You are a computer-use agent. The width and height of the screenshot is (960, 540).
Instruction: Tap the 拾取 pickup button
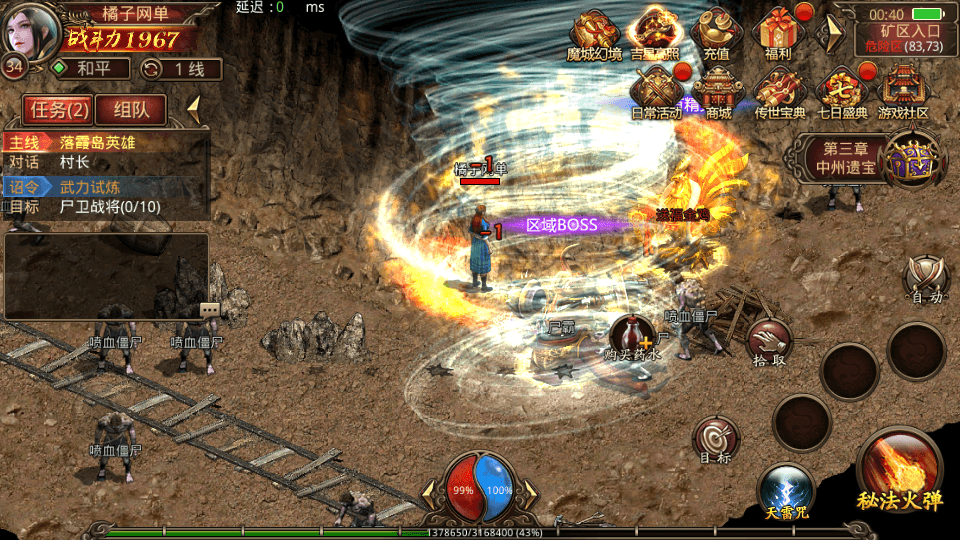click(769, 341)
